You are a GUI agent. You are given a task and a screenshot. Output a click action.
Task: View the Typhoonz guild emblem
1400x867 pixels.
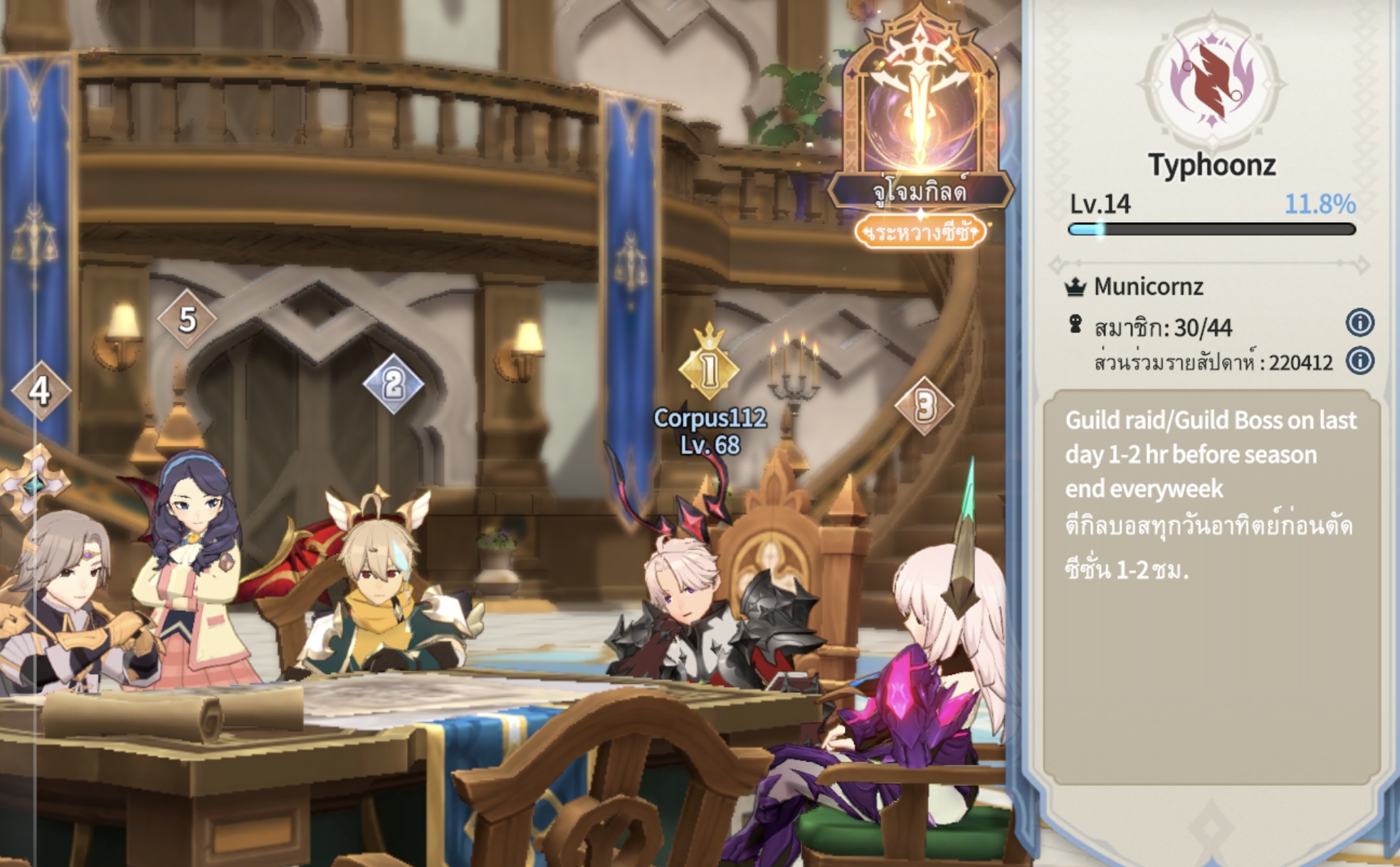pos(1212,82)
